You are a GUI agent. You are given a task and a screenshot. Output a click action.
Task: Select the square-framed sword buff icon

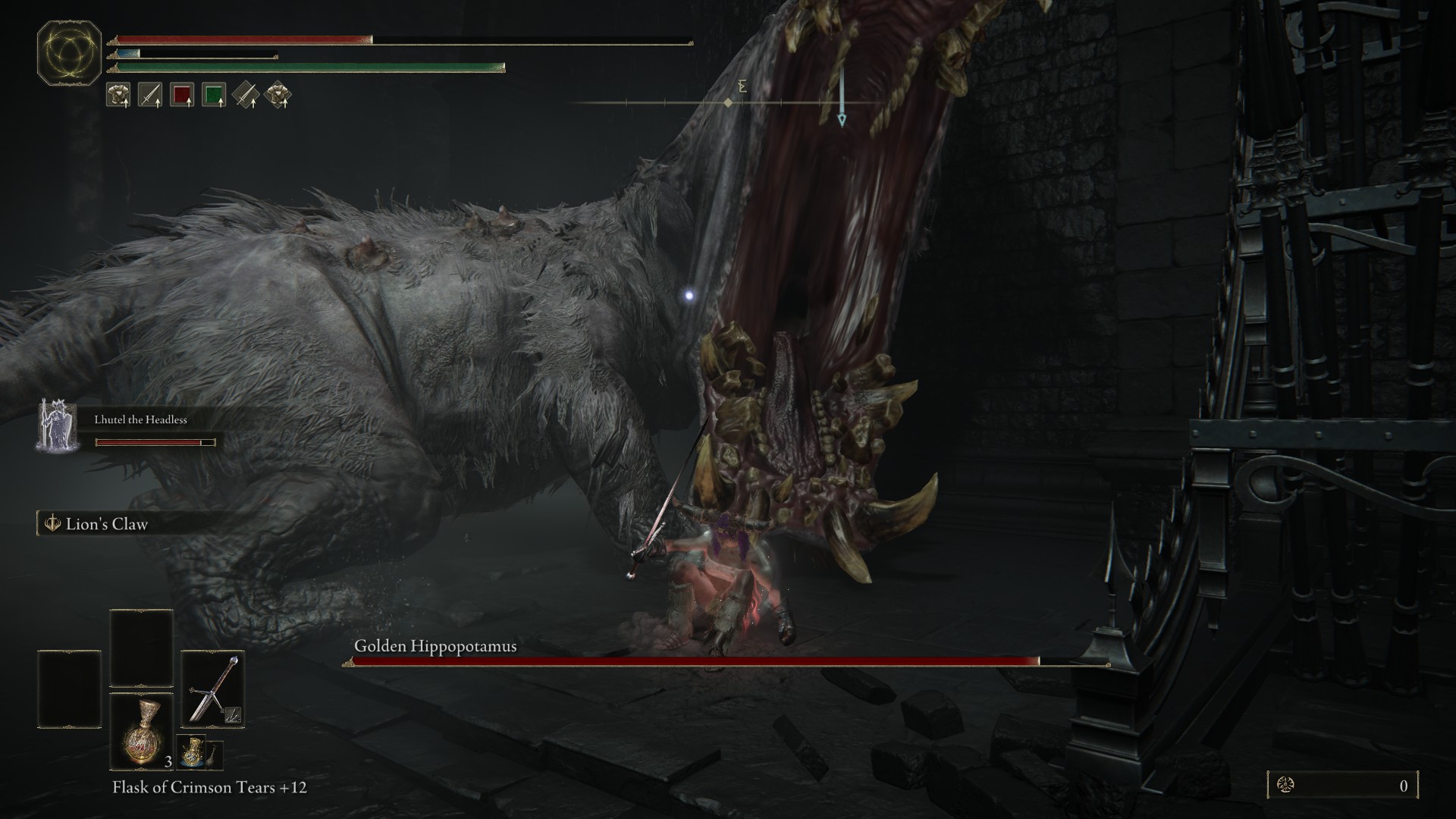click(150, 95)
